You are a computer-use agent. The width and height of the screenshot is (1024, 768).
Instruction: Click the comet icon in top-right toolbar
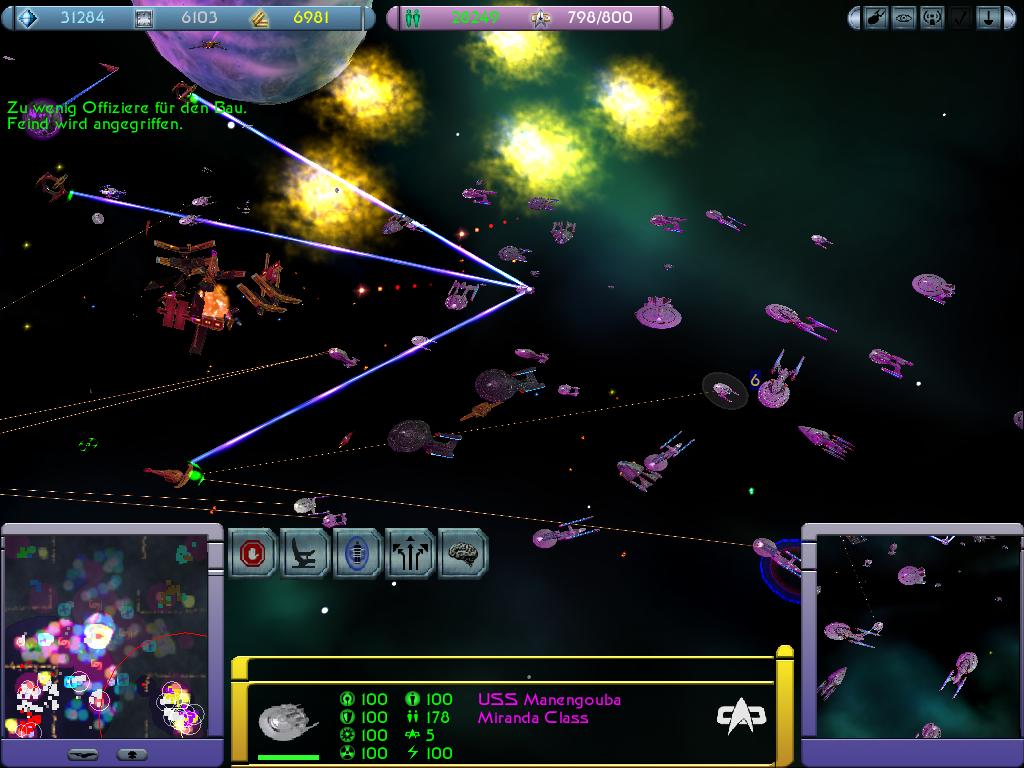[x=876, y=18]
